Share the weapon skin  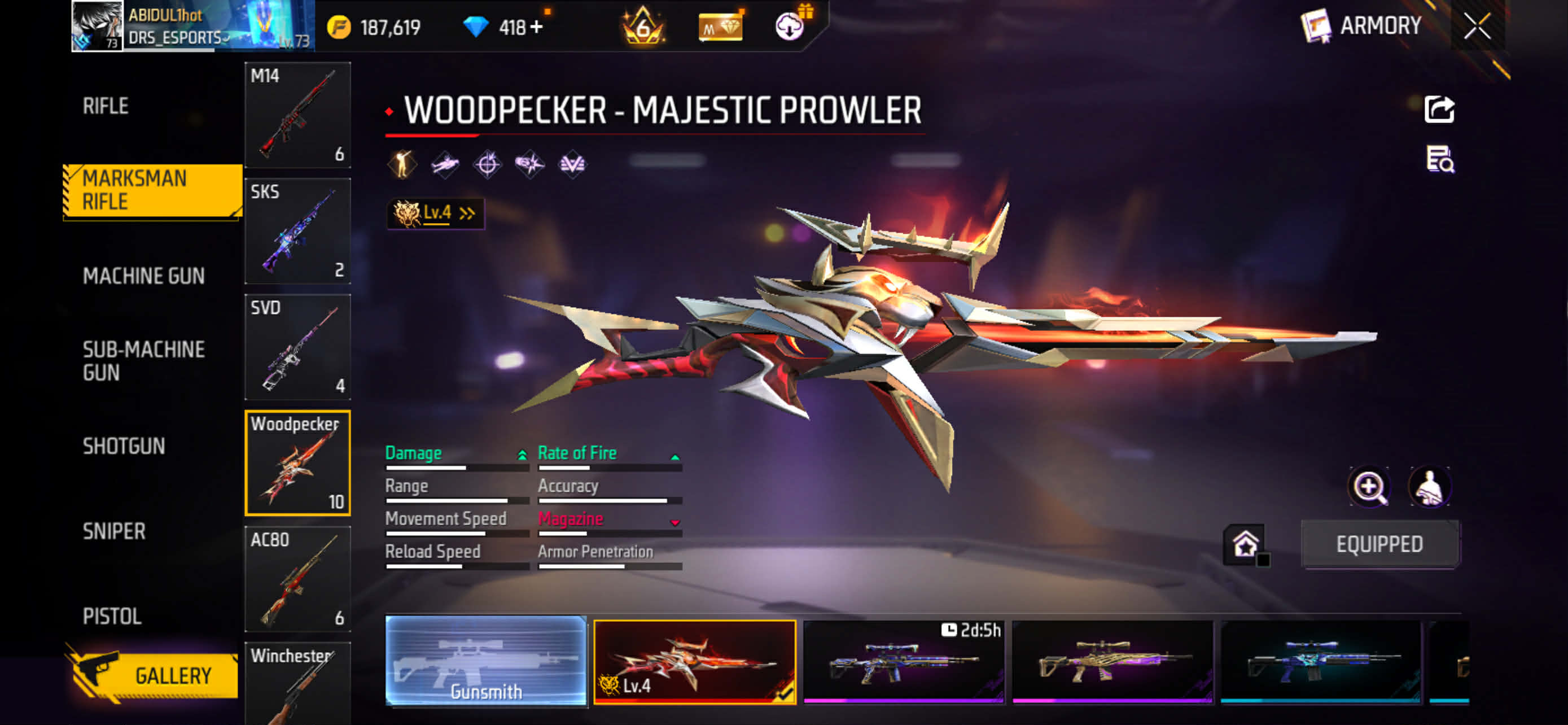click(1439, 110)
